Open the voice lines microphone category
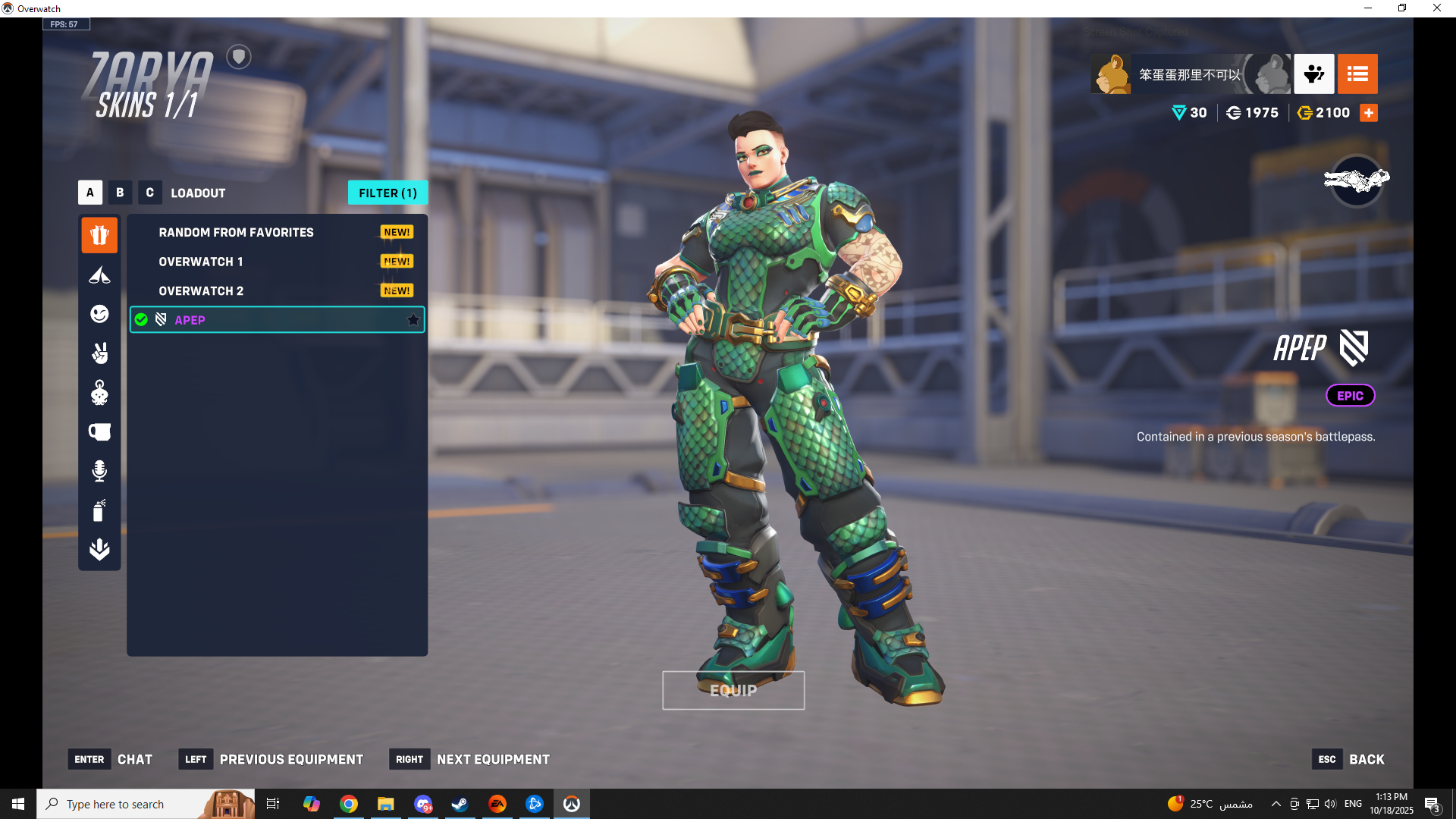This screenshot has height=819, width=1456. [99, 471]
